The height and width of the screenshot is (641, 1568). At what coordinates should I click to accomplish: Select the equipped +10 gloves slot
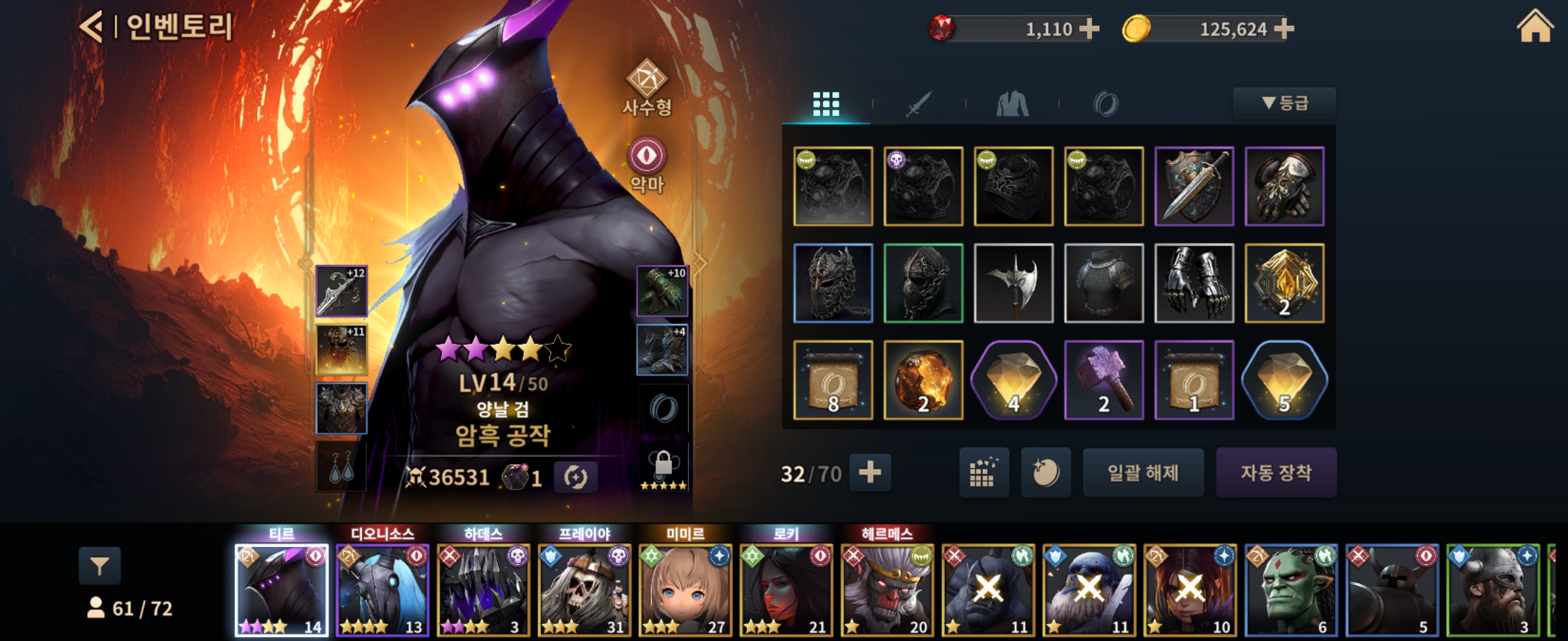click(662, 291)
